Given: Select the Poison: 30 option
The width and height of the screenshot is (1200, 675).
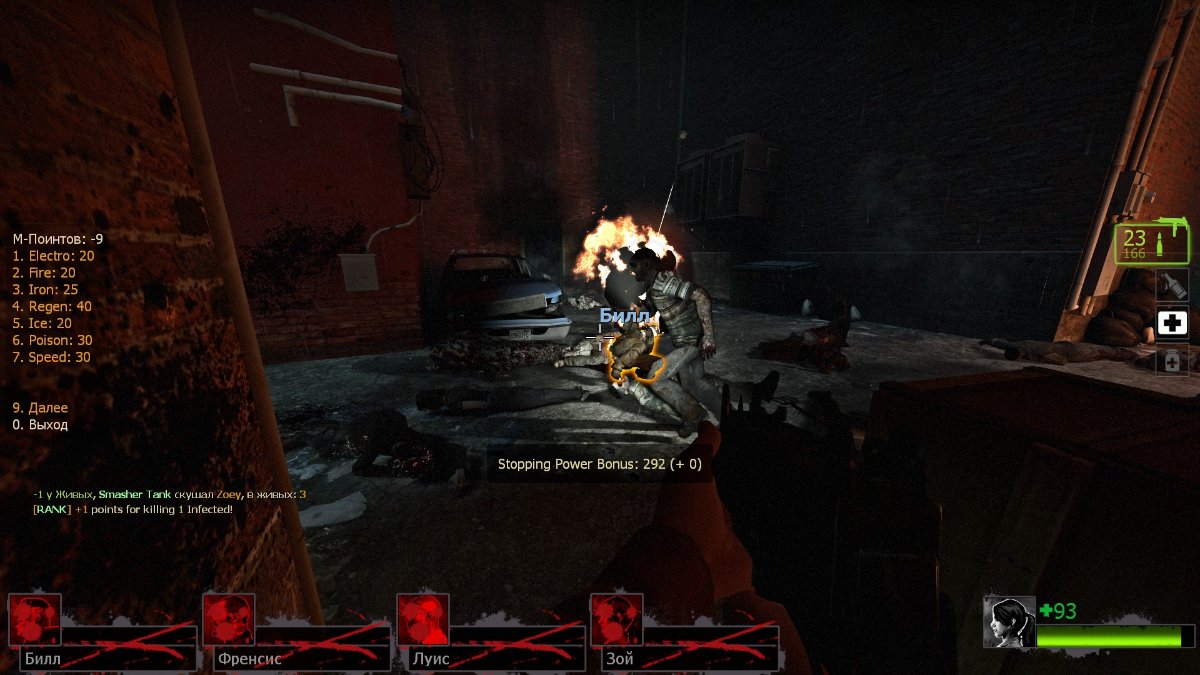Looking at the screenshot, I should pos(52,341).
